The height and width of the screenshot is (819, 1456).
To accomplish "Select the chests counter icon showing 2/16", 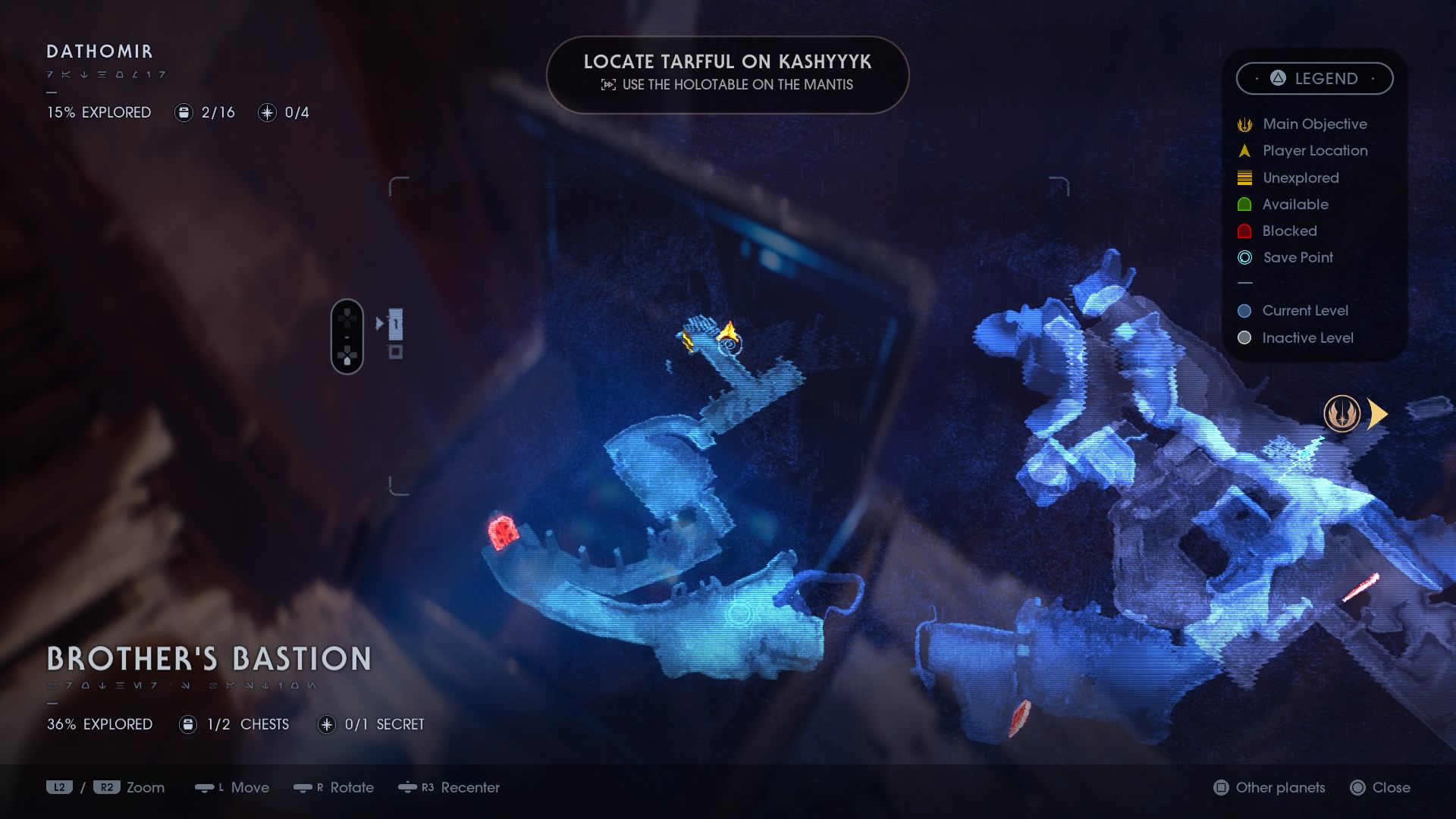I will tap(184, 112).
